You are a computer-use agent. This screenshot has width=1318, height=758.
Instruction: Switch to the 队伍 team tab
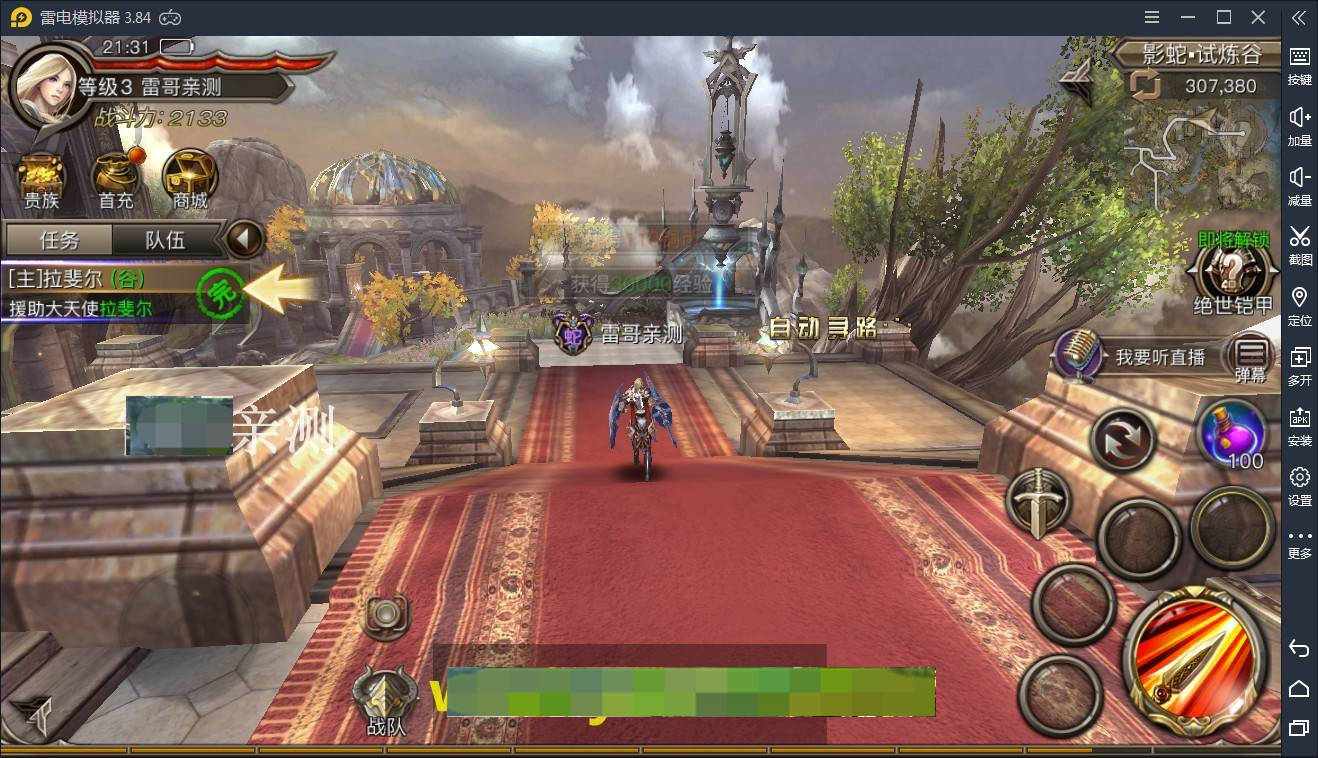click(x=166, y=240)
